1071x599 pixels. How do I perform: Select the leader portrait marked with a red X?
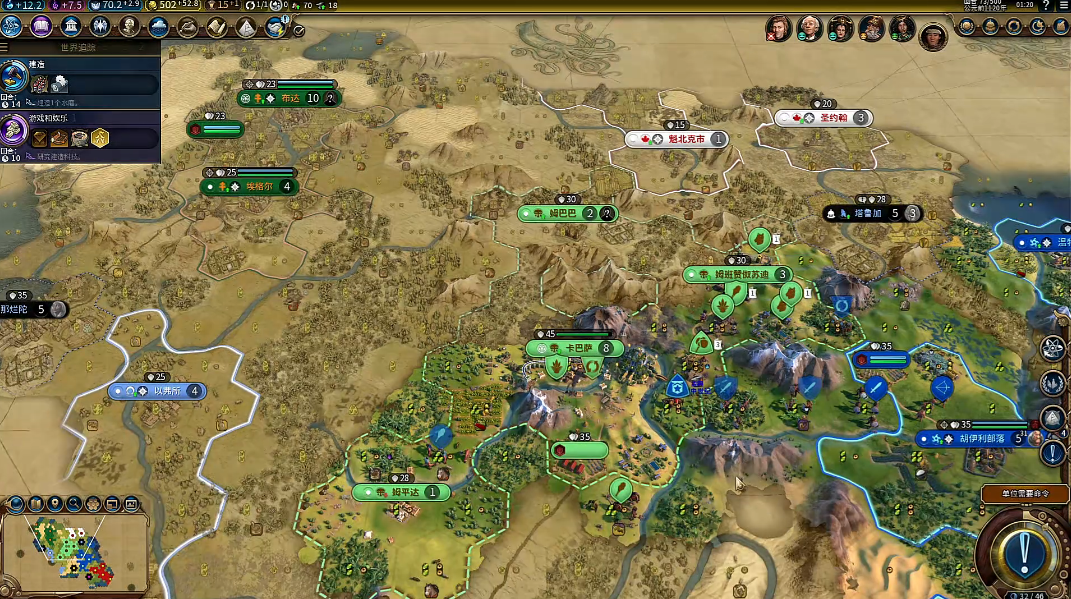click(779, 28)
